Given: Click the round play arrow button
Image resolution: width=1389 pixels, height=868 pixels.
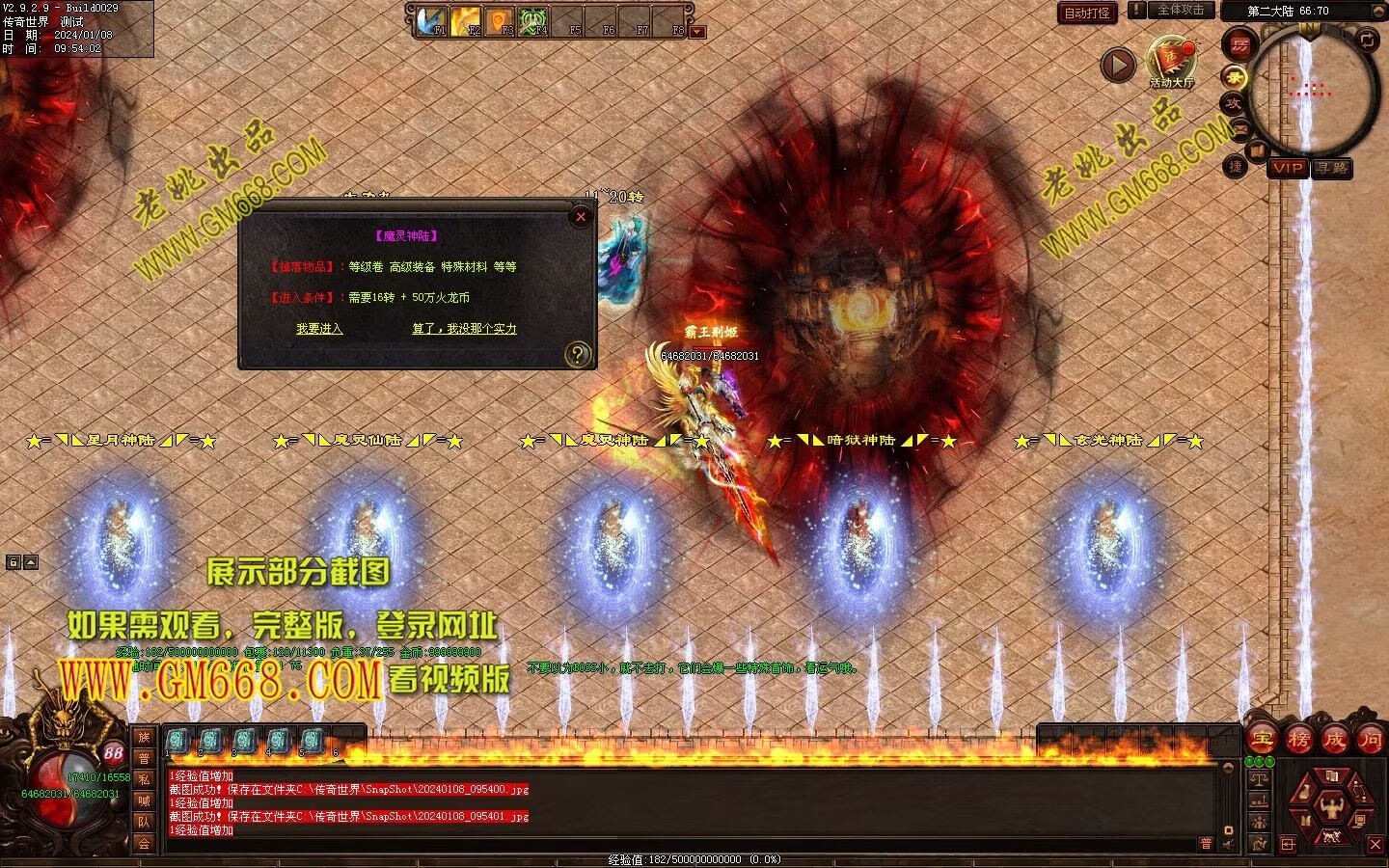Looking at the screenshot, I should 1118,65.
